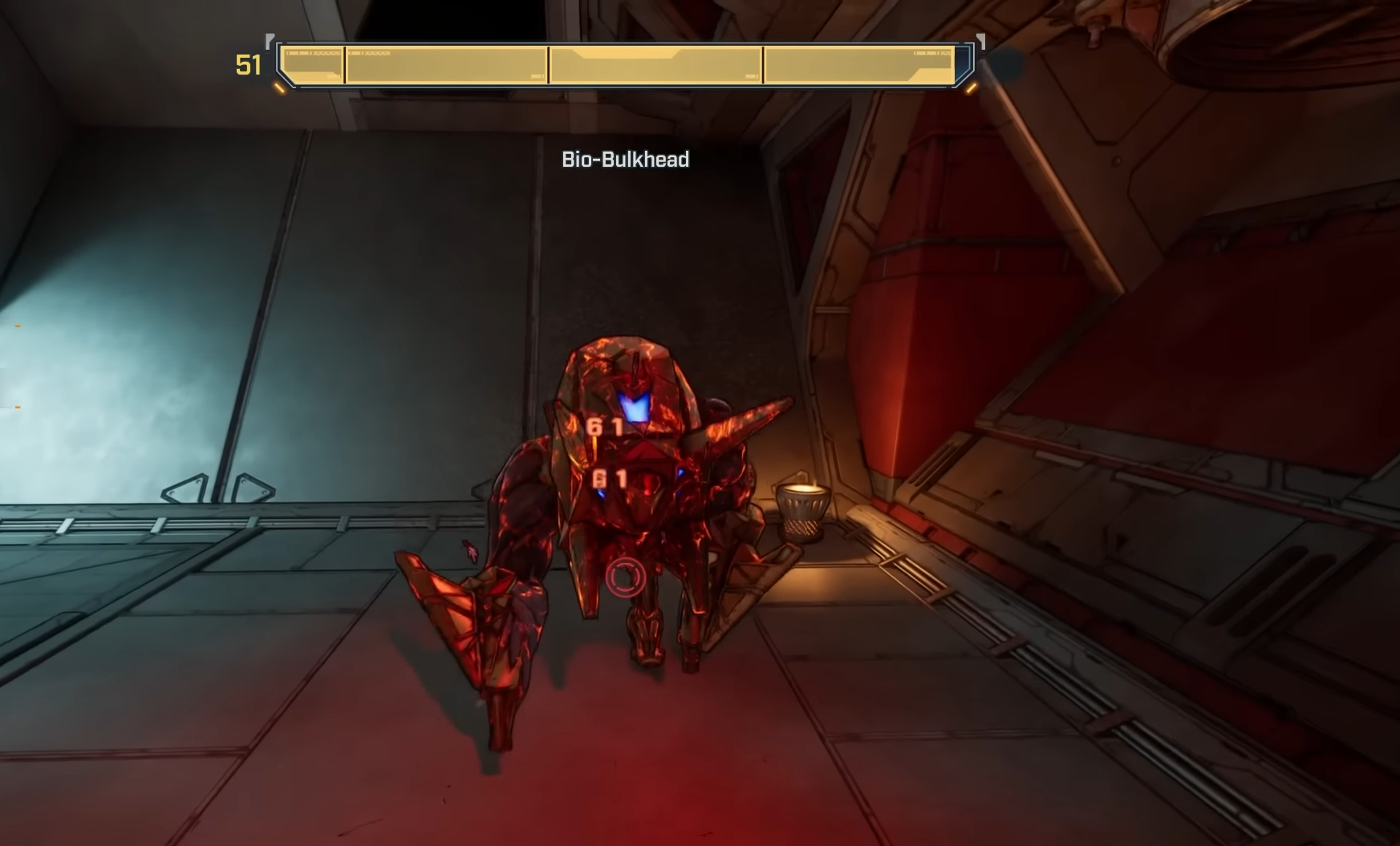Click the small pink arrow marker left of the enemy
The height and width of the screenshot is (846, 1400).
469,549
